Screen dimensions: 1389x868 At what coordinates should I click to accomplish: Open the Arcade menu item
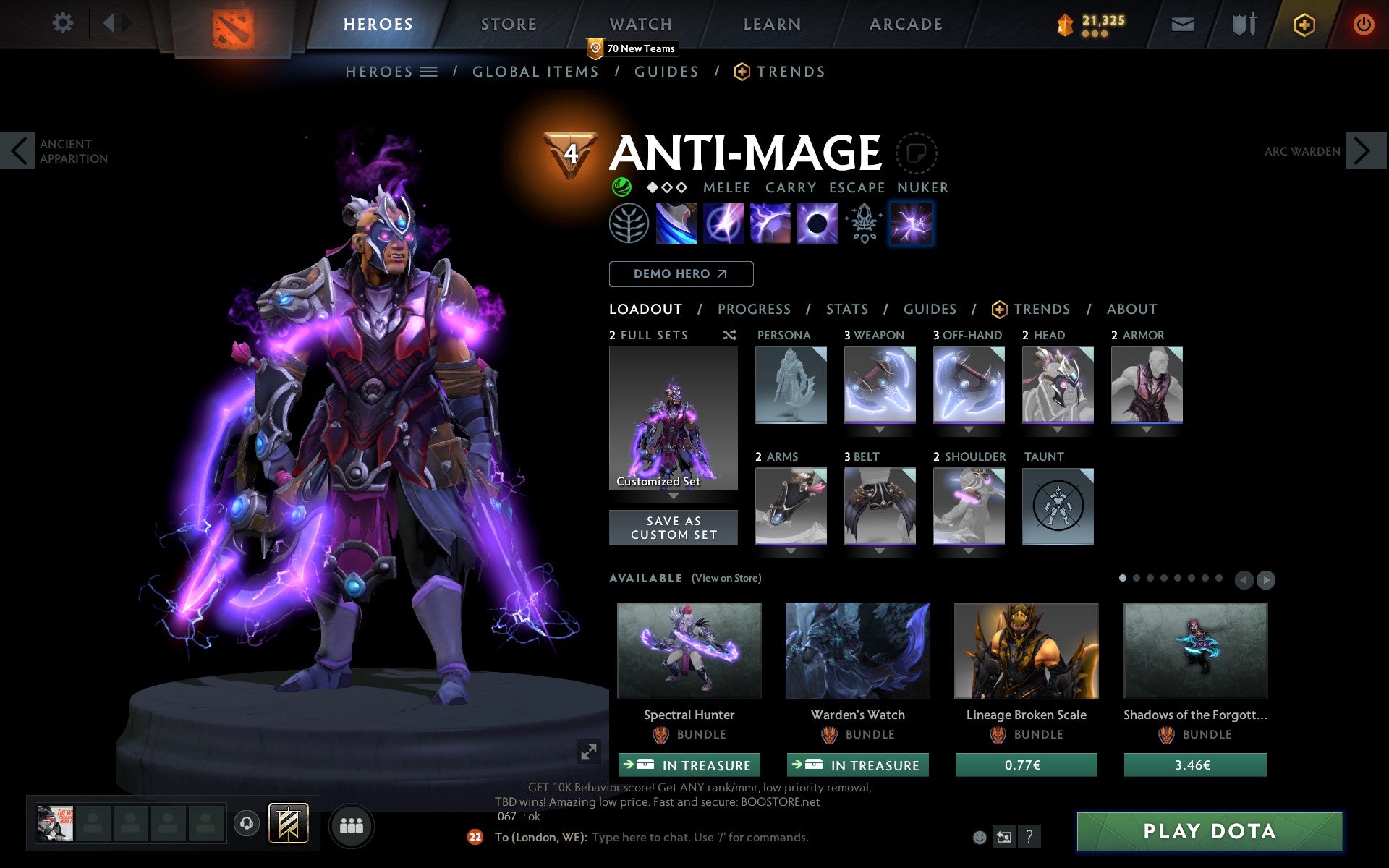(x=906, y=23)
